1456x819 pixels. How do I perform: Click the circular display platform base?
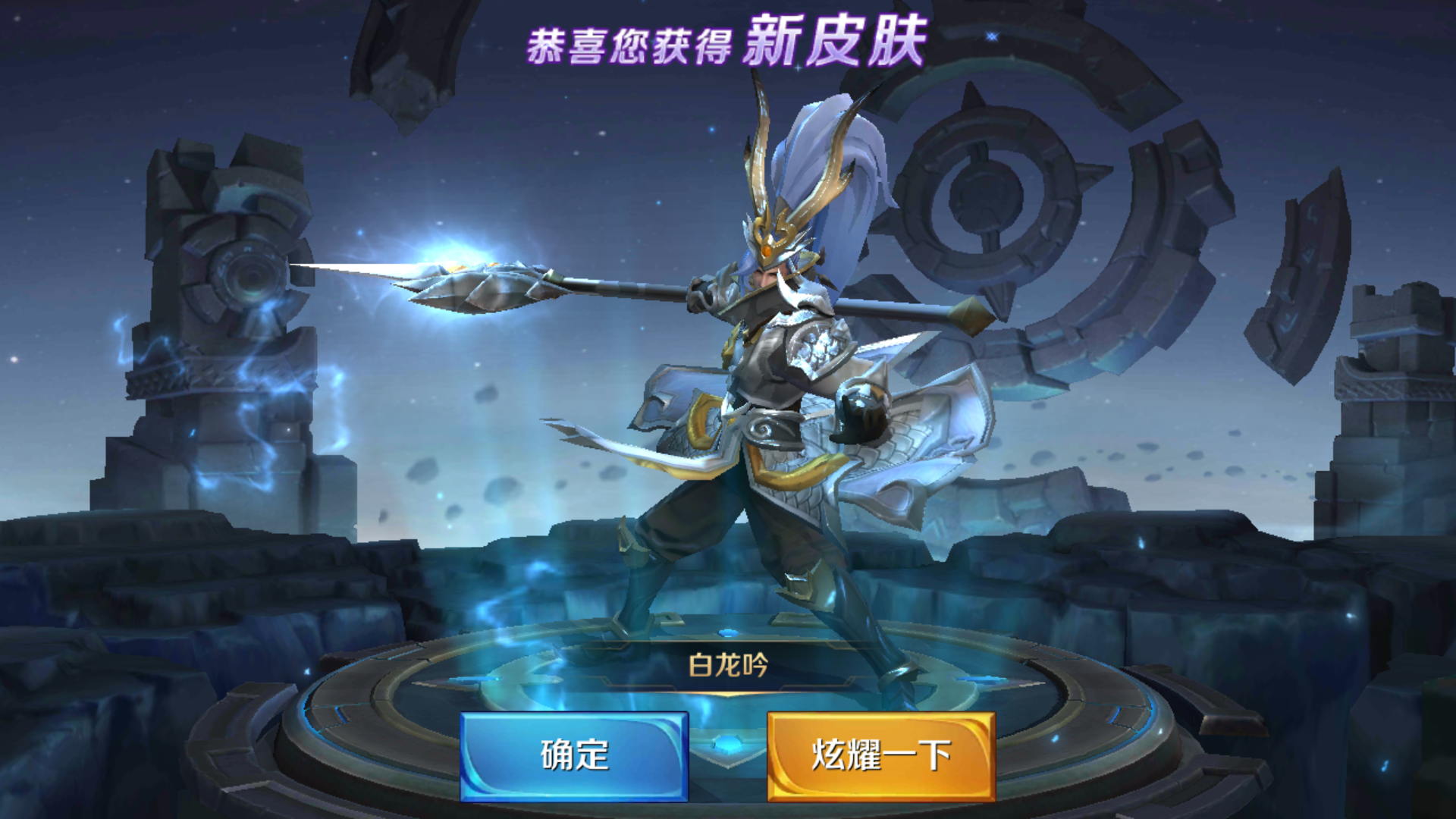coord(728,728)
